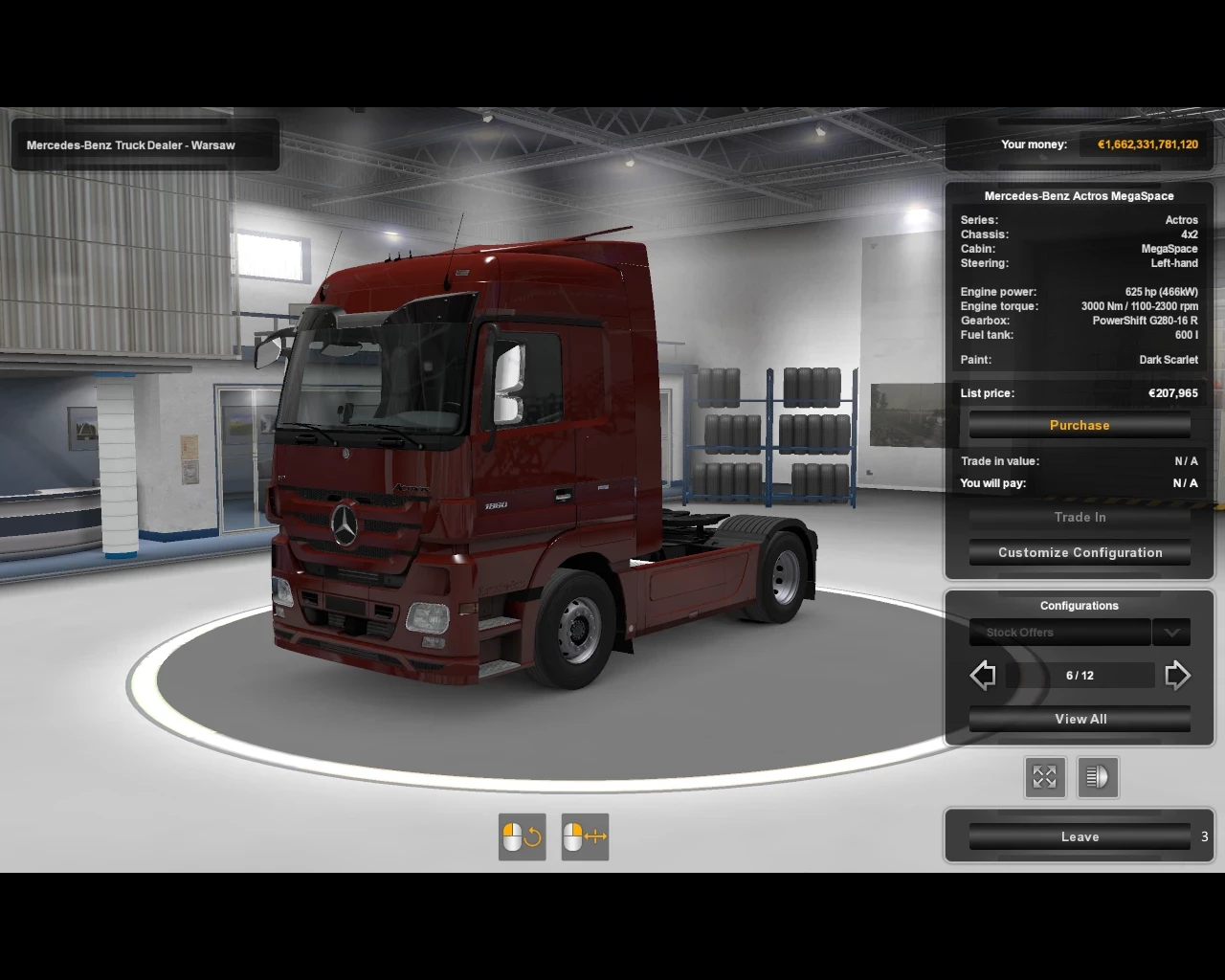Click the 6/12 configuration counter

click(1080, 675)
